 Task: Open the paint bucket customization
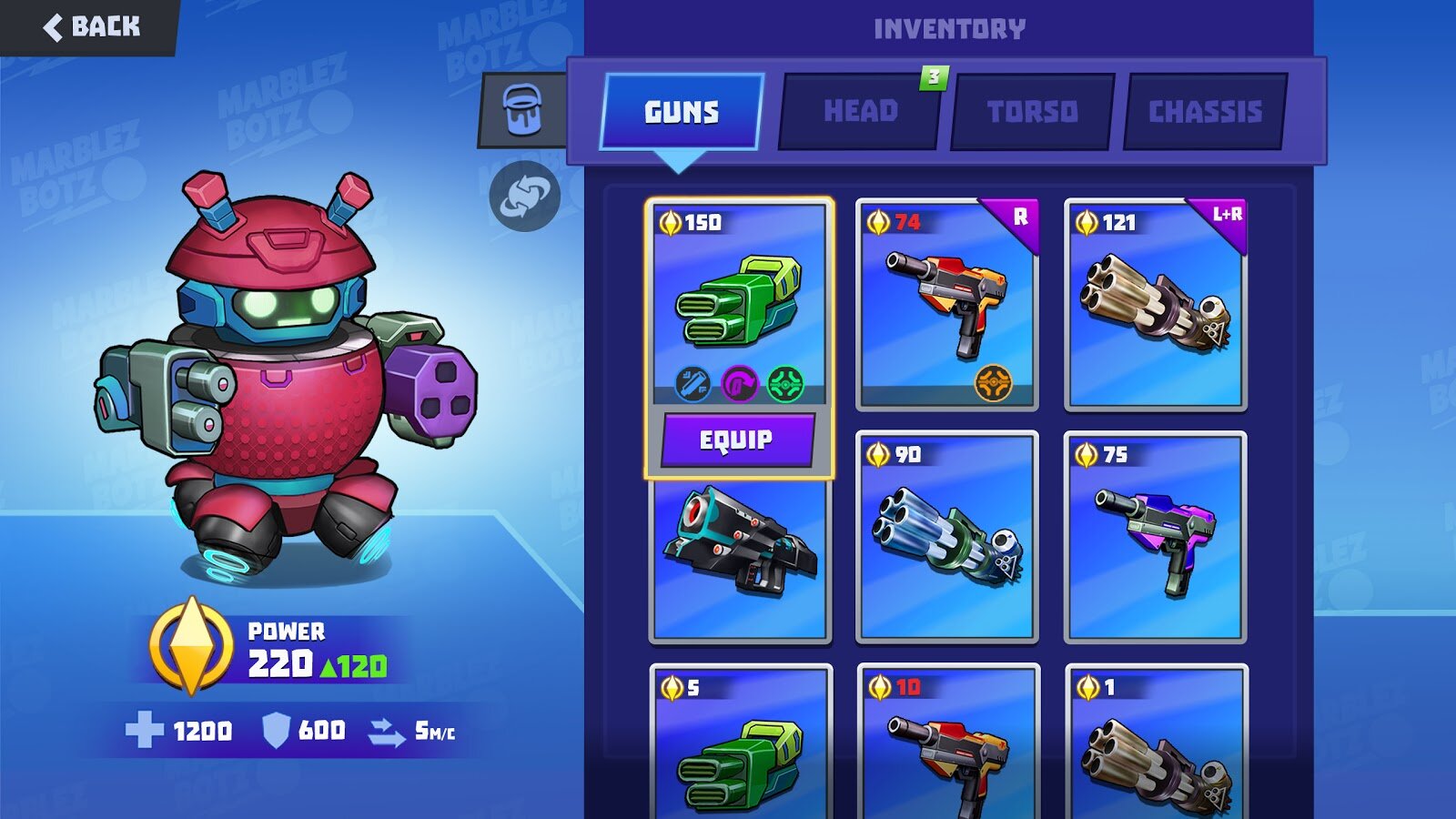pos(522,110)
